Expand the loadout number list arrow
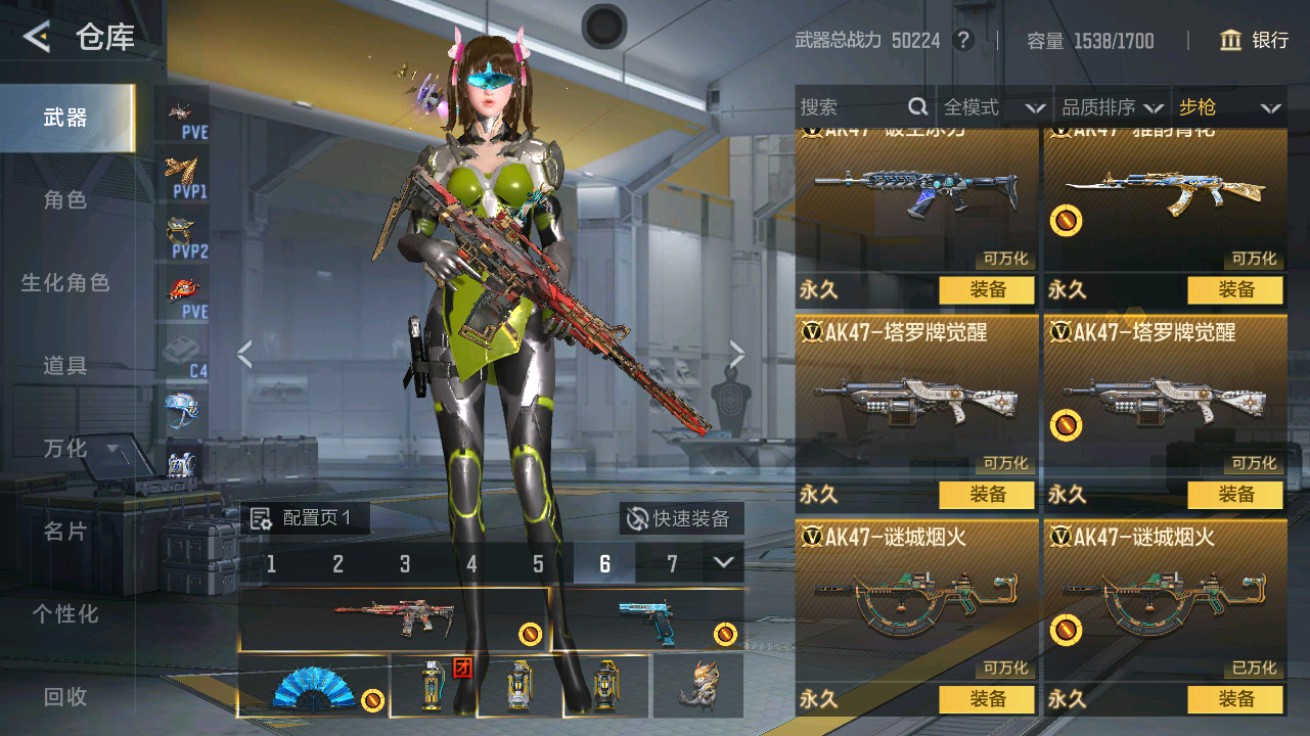The image size is (1310, 736). pyautogui.click(x=724, y=563)
